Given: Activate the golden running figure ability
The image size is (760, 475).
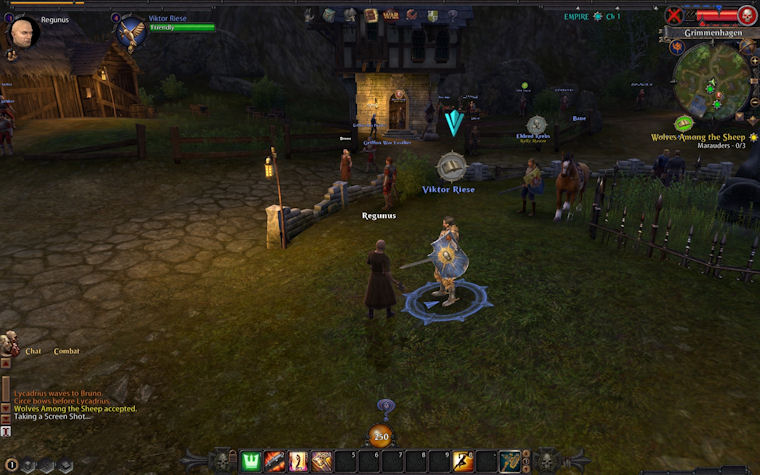Looking at the screenshot, I should (x=463, y=461).
